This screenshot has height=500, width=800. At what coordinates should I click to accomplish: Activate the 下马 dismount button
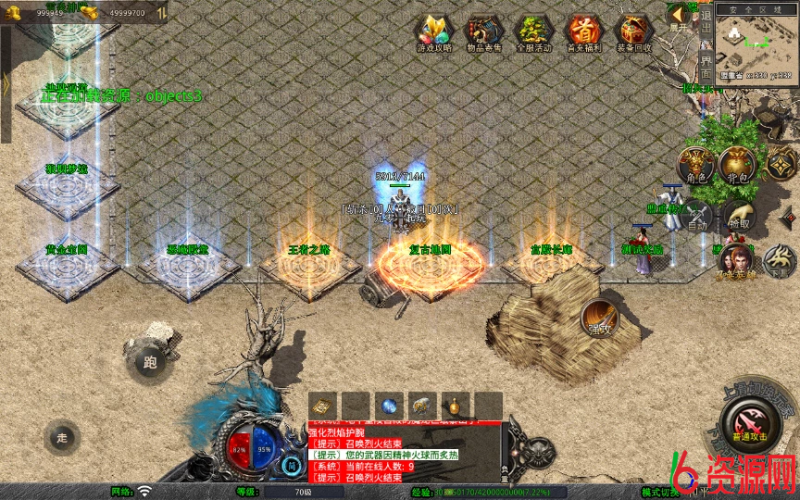point(778,262)
